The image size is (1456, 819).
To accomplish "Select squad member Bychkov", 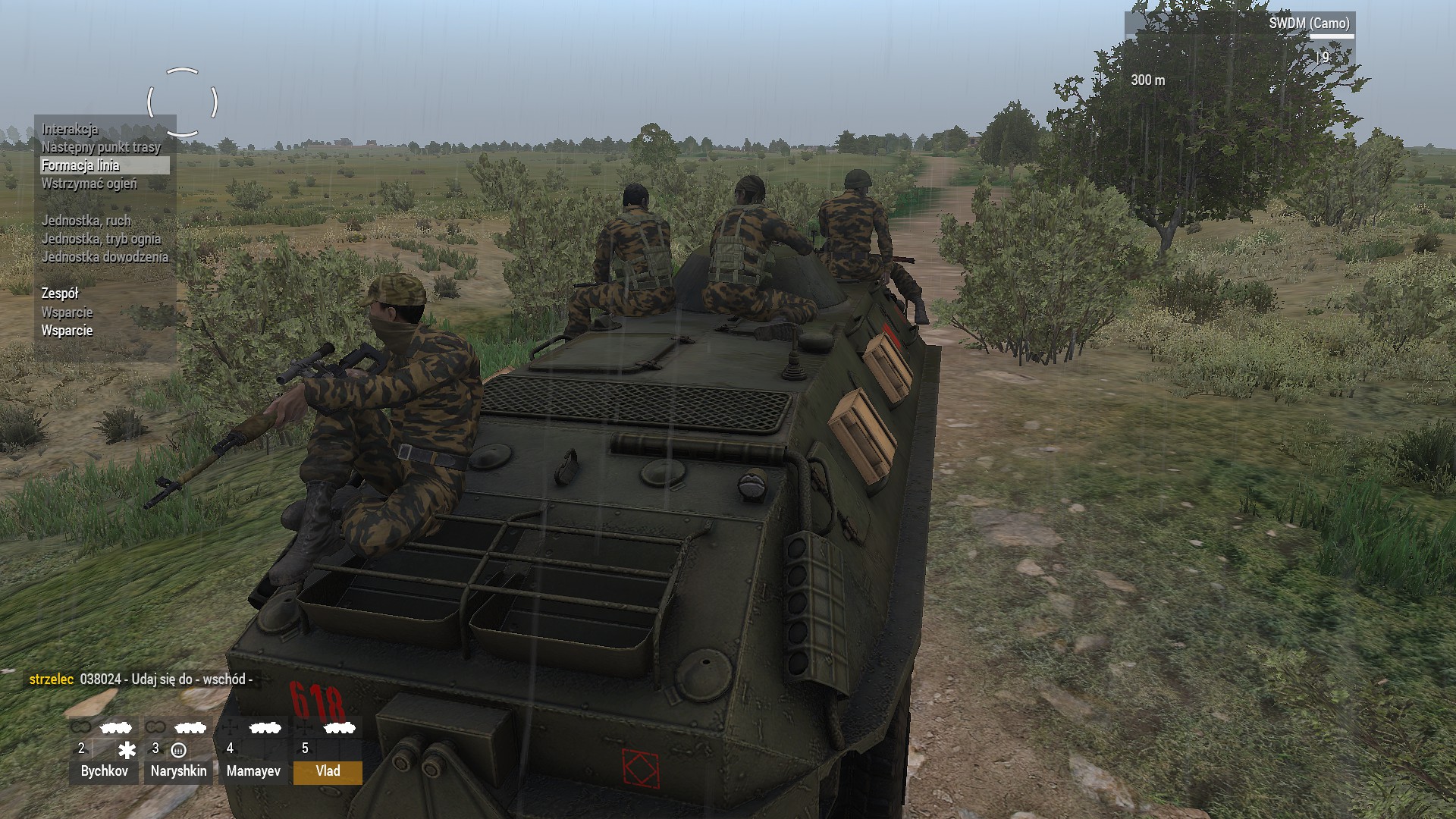I will tap(104, 771).
